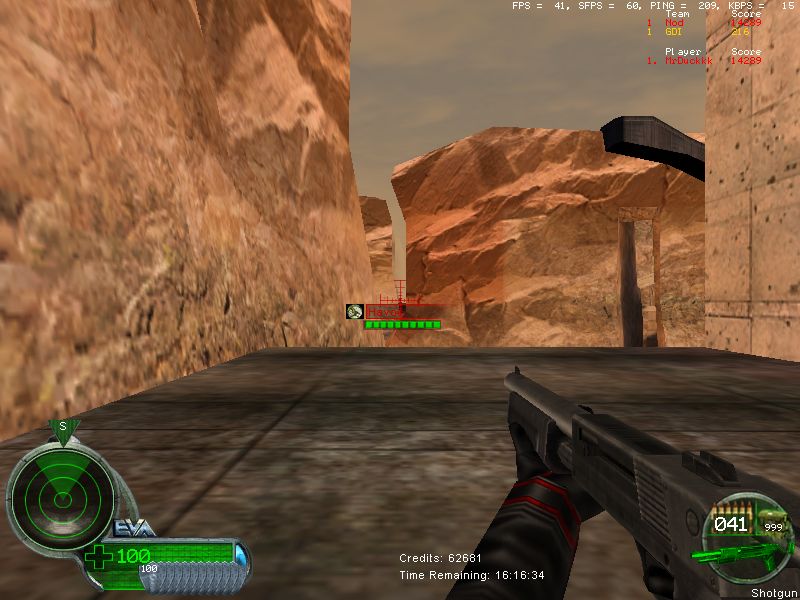Click the radar compass heading marker
The height and width of the screenshot is (600, 800).
pos(63,428)
